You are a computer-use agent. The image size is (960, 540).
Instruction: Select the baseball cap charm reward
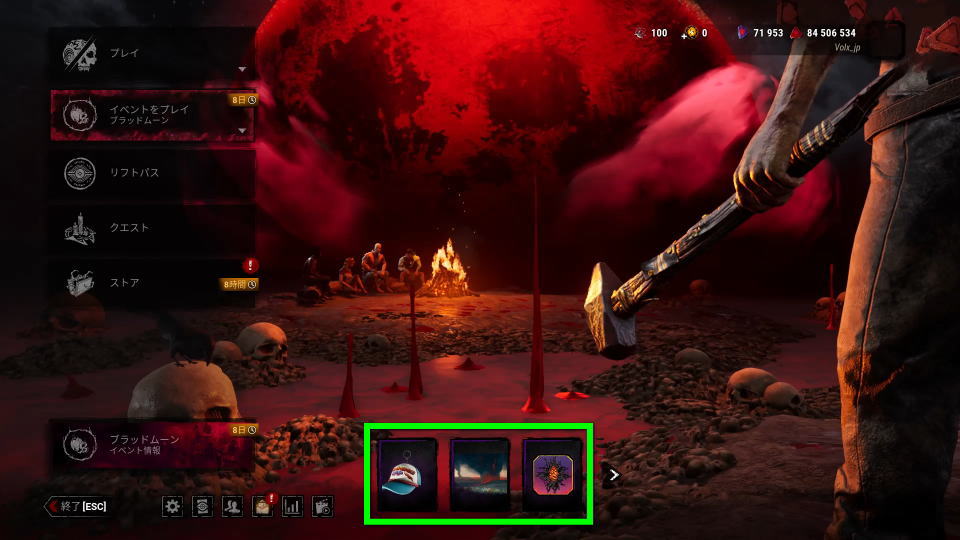(x=407, y=474)
